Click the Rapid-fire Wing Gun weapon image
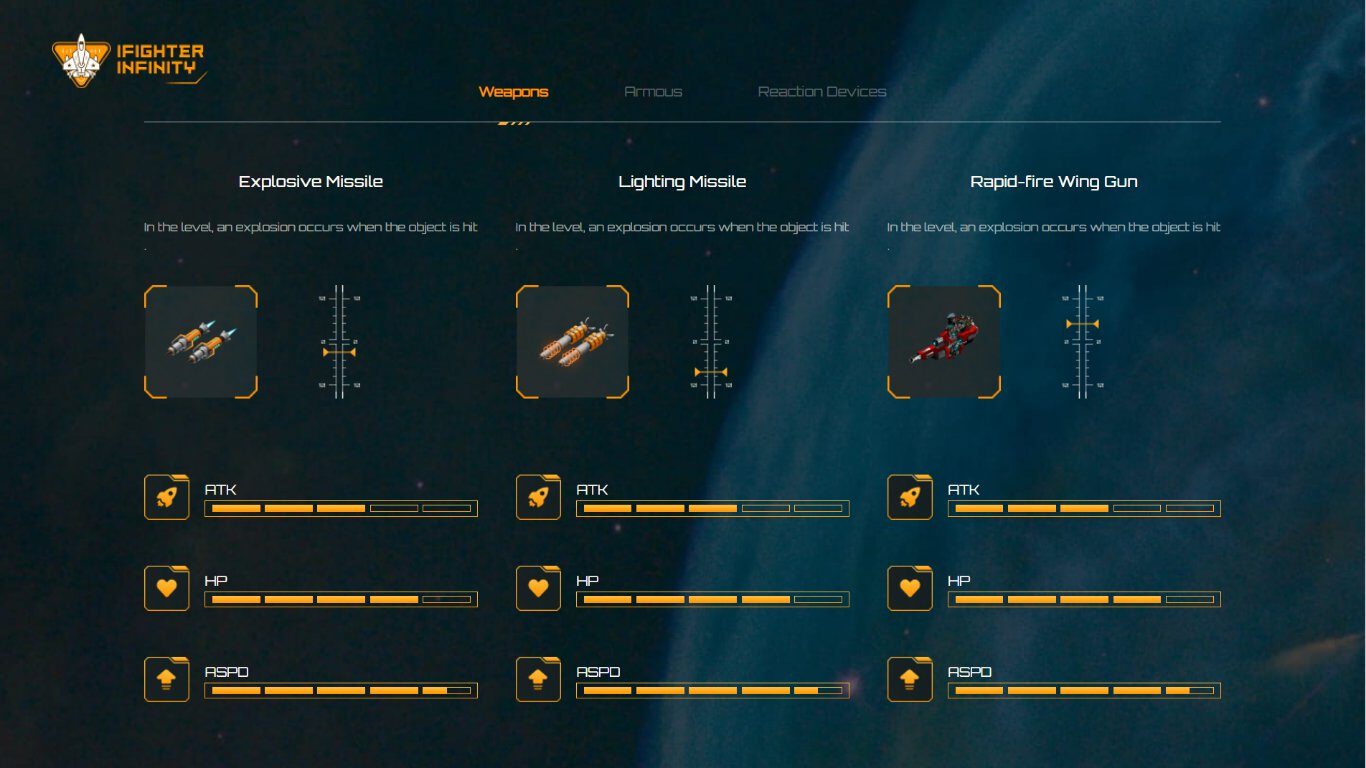 point(943,341)
